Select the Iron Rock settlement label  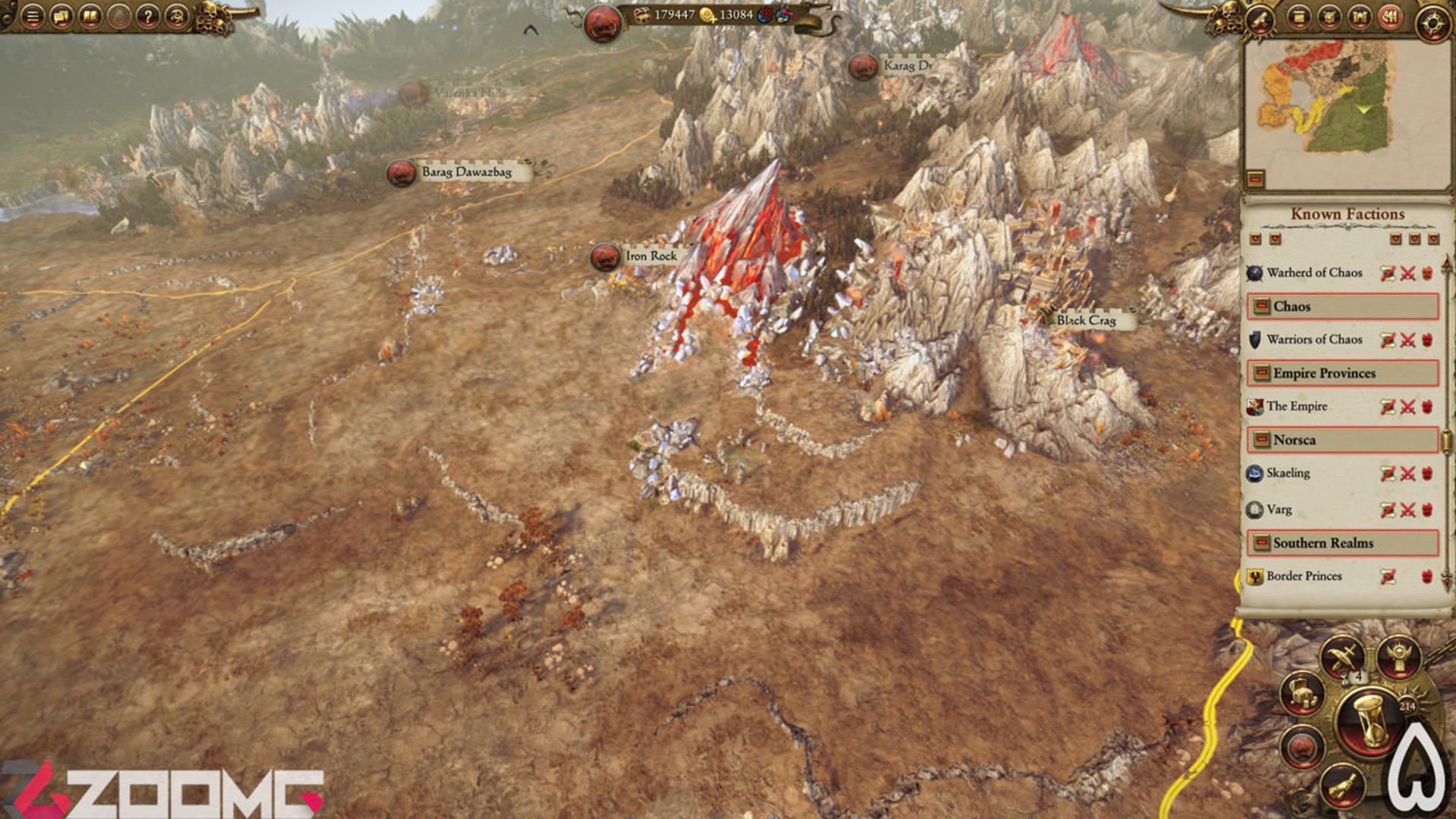pos(651,256)
